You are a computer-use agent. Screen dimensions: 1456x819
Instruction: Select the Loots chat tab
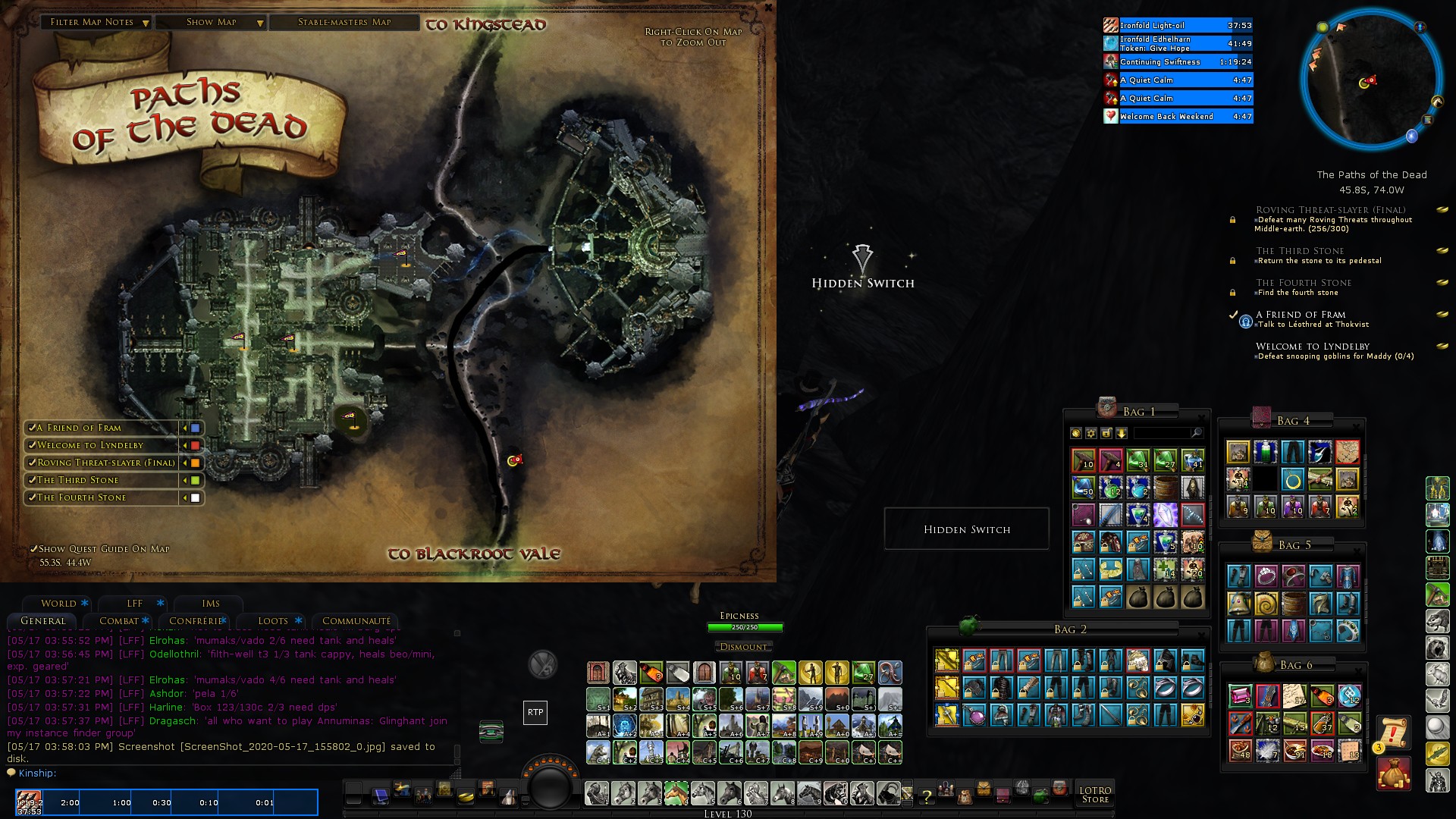273,621
